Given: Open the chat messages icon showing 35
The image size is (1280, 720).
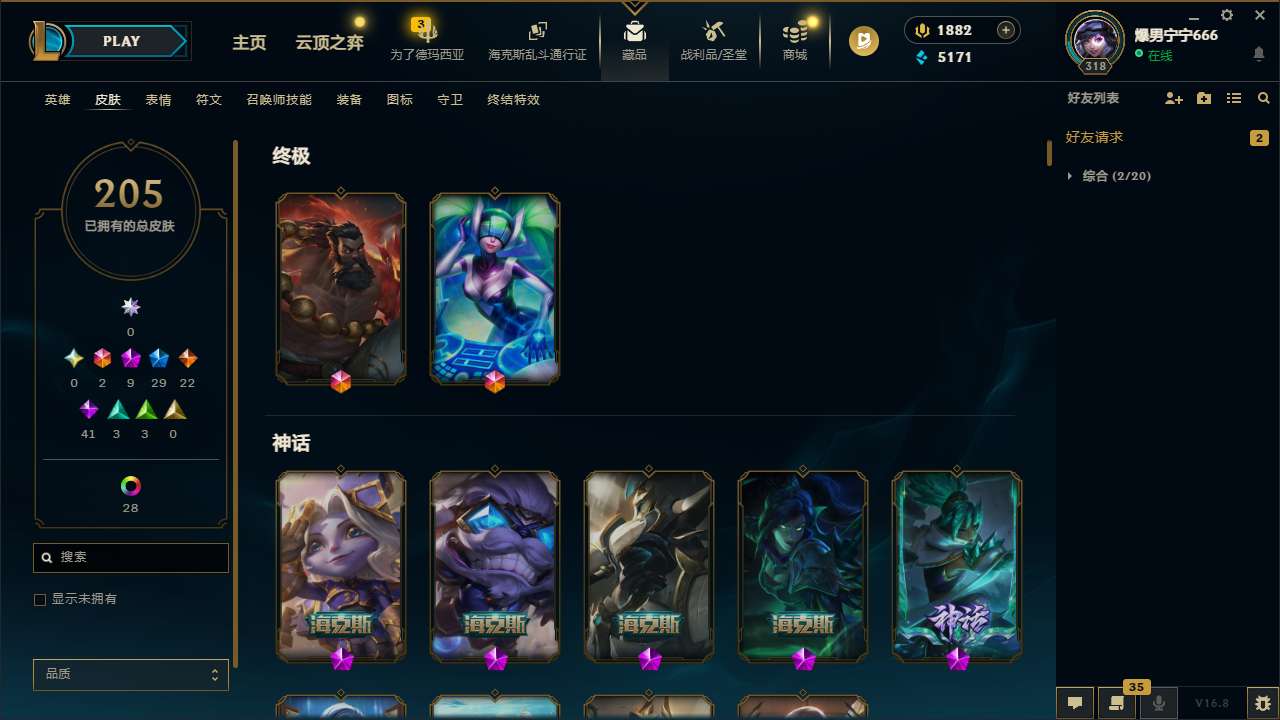Looking at the screenshot, I should [x=1117, y=703].
